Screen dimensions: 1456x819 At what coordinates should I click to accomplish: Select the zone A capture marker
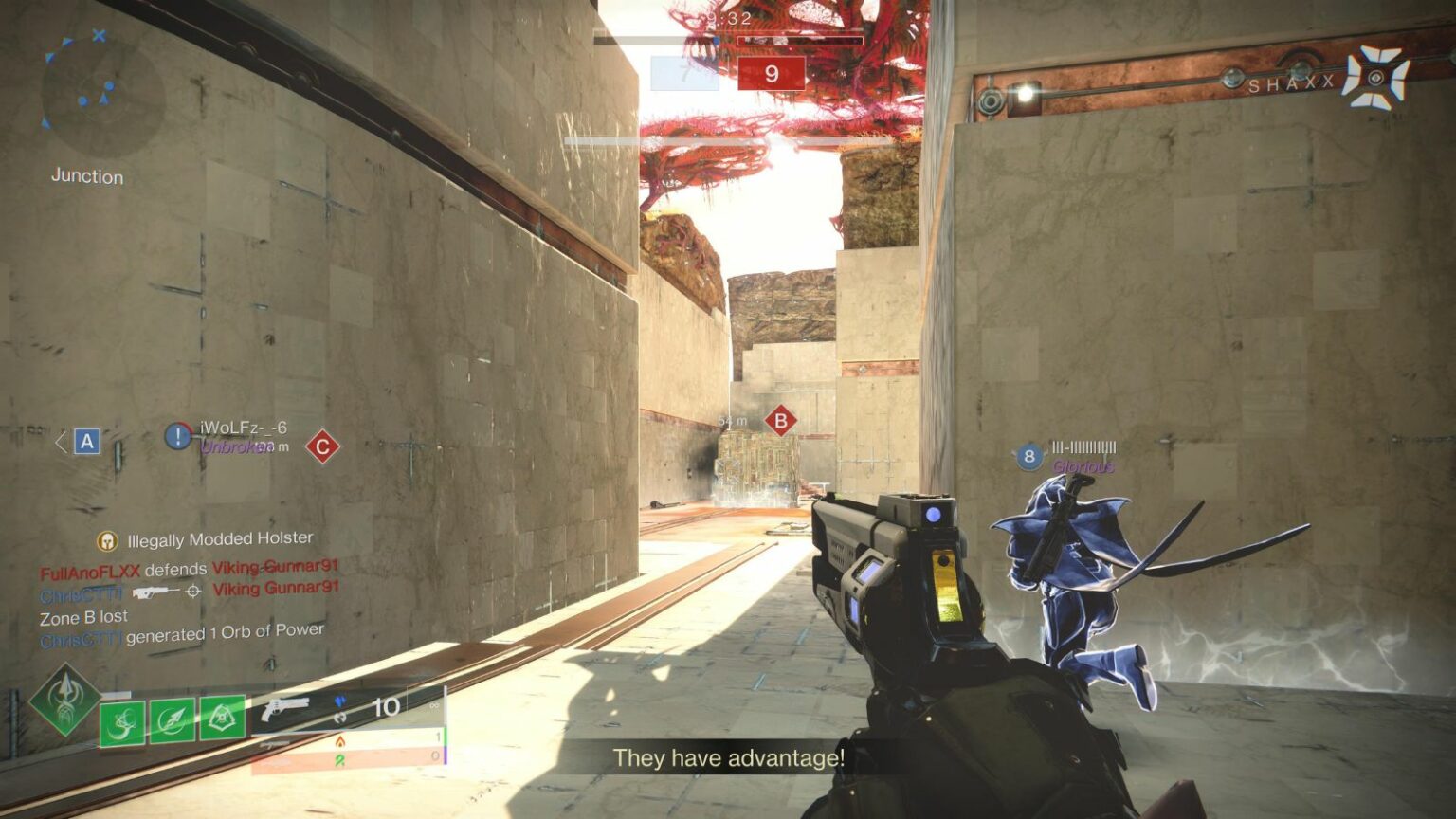[x=87, y=441]
